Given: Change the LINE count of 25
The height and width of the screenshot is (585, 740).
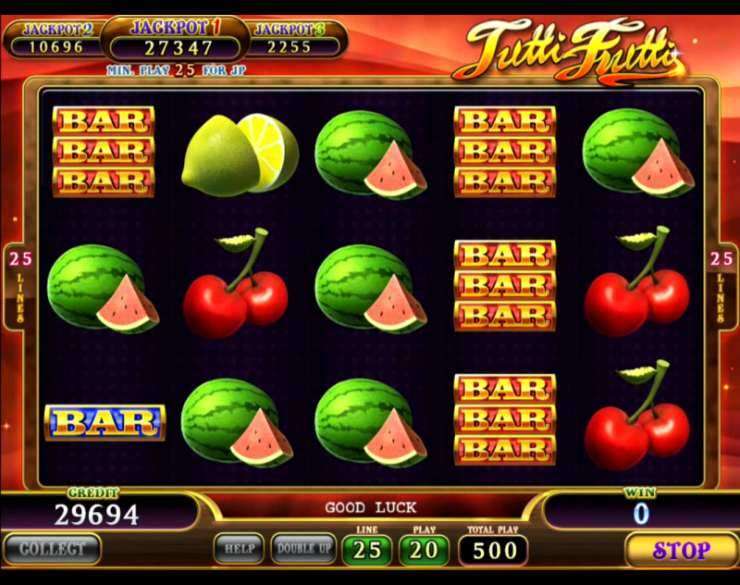Looking at the screenshot, I should [367, 549].
